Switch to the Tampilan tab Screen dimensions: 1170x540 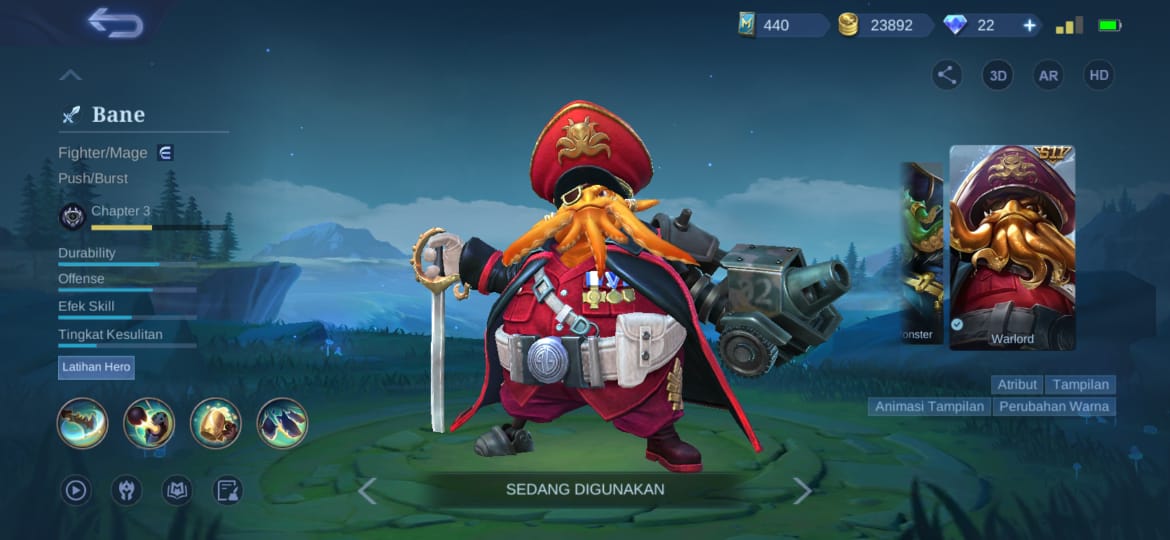coord(1081,384)
